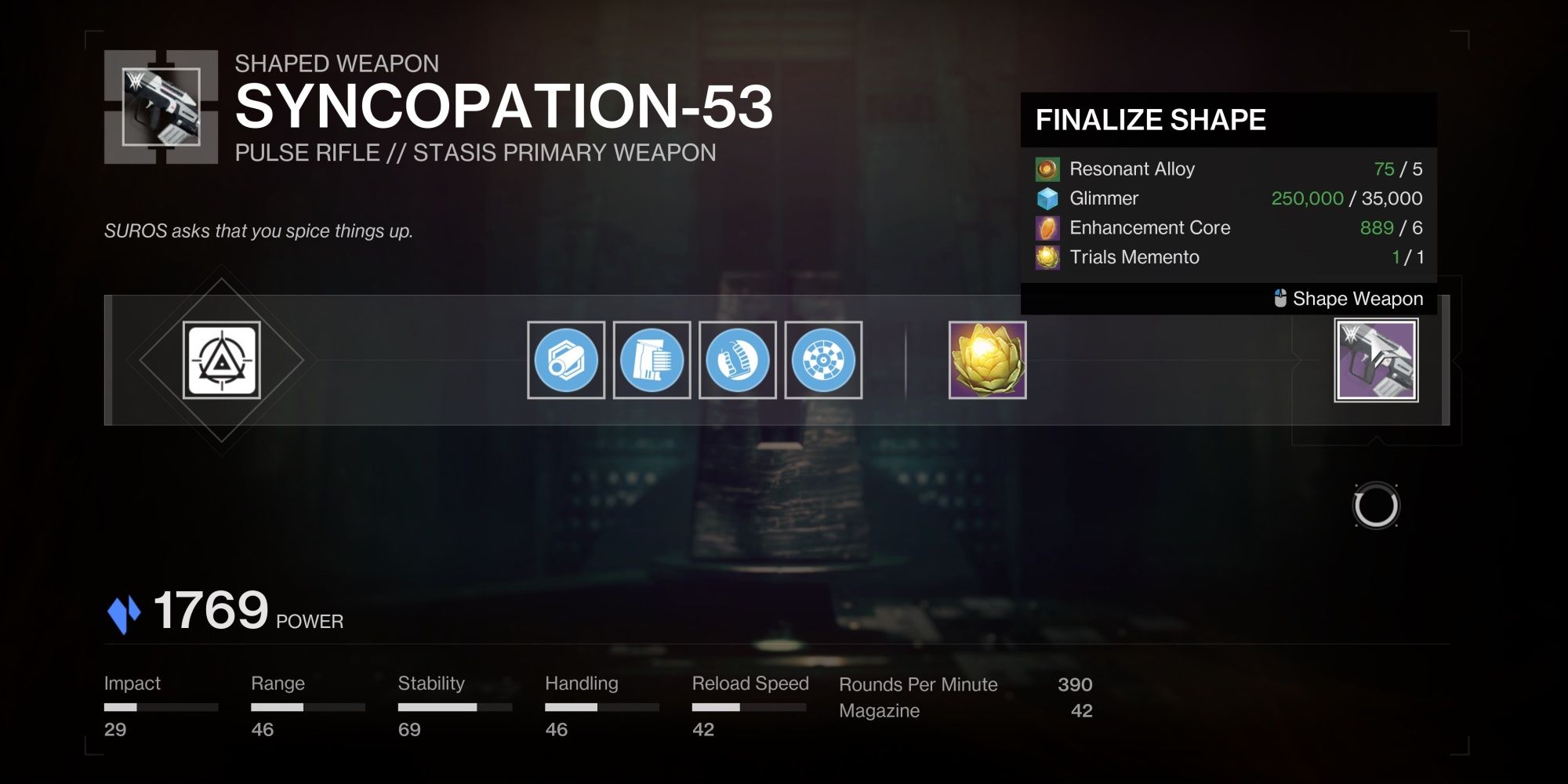Click the Resonant Alloy resource icon
The height and width of the screenshot is (784, 1568).
(x=1048, y=169)
